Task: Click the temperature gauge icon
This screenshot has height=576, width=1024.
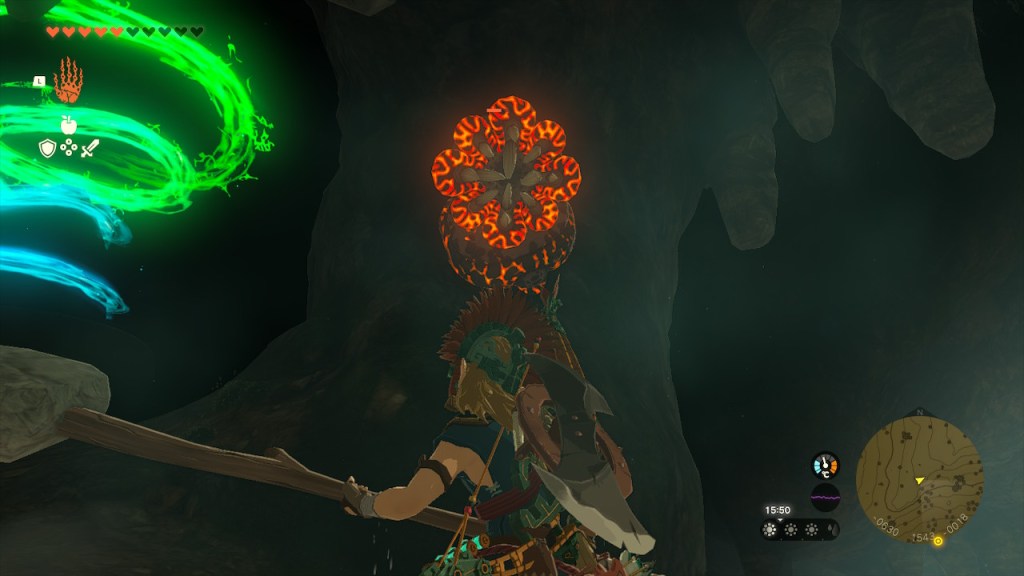Action: (x=825, y=465)
